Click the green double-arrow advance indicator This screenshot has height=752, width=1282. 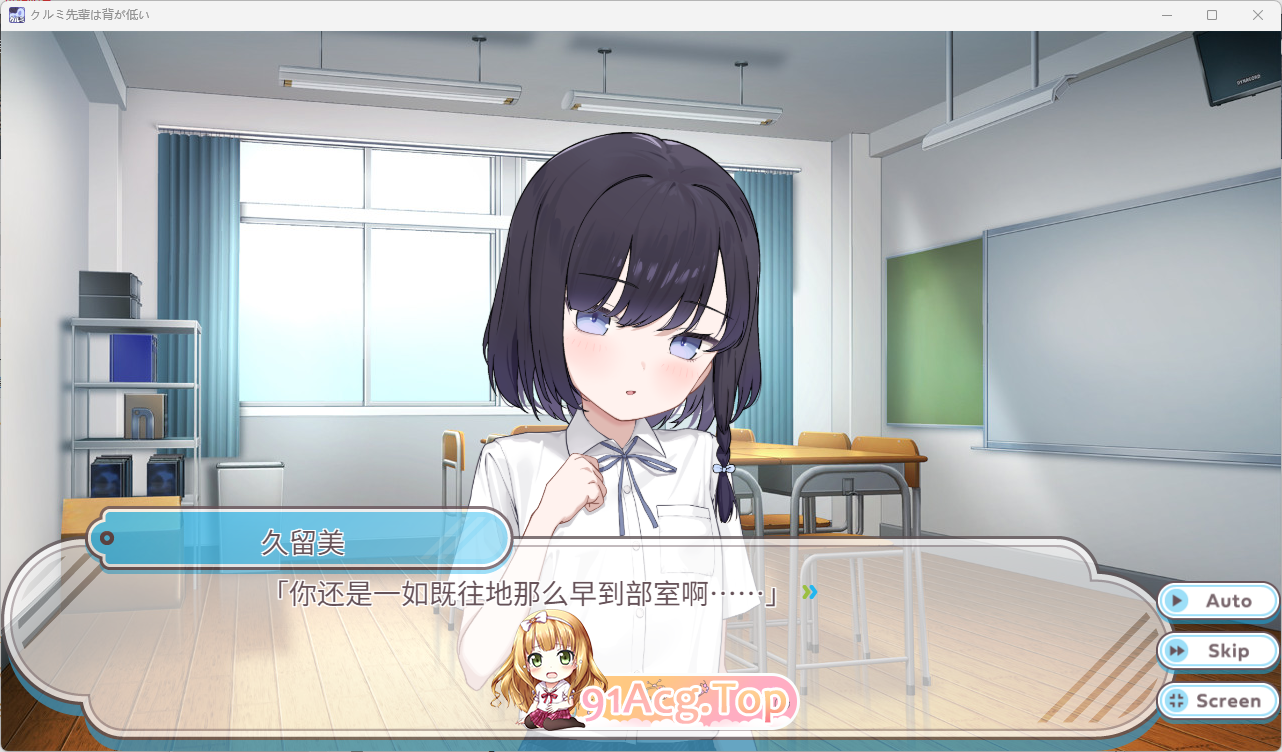click(808, 591)
